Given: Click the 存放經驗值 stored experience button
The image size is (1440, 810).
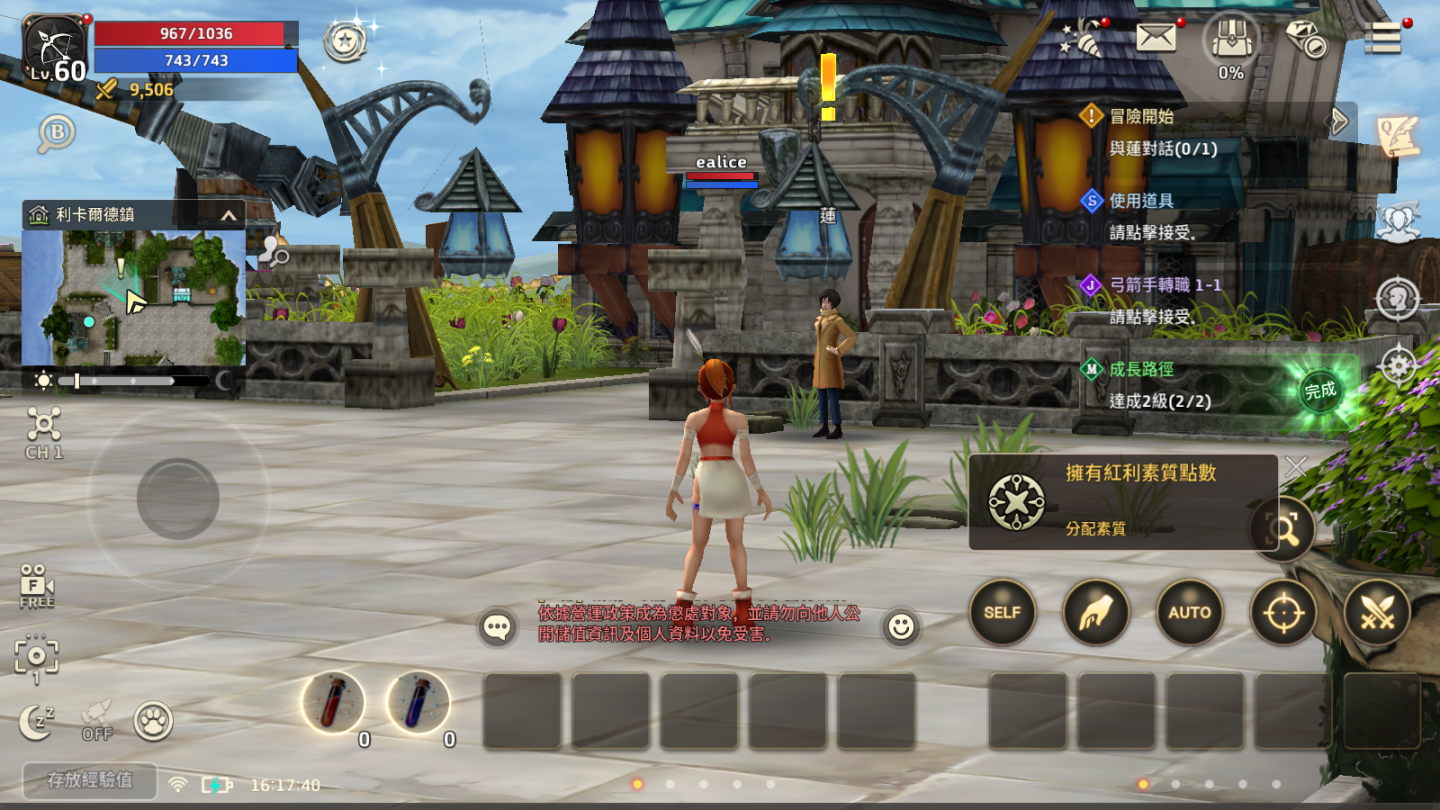Looking at the screenshot, I should (90, 781).
